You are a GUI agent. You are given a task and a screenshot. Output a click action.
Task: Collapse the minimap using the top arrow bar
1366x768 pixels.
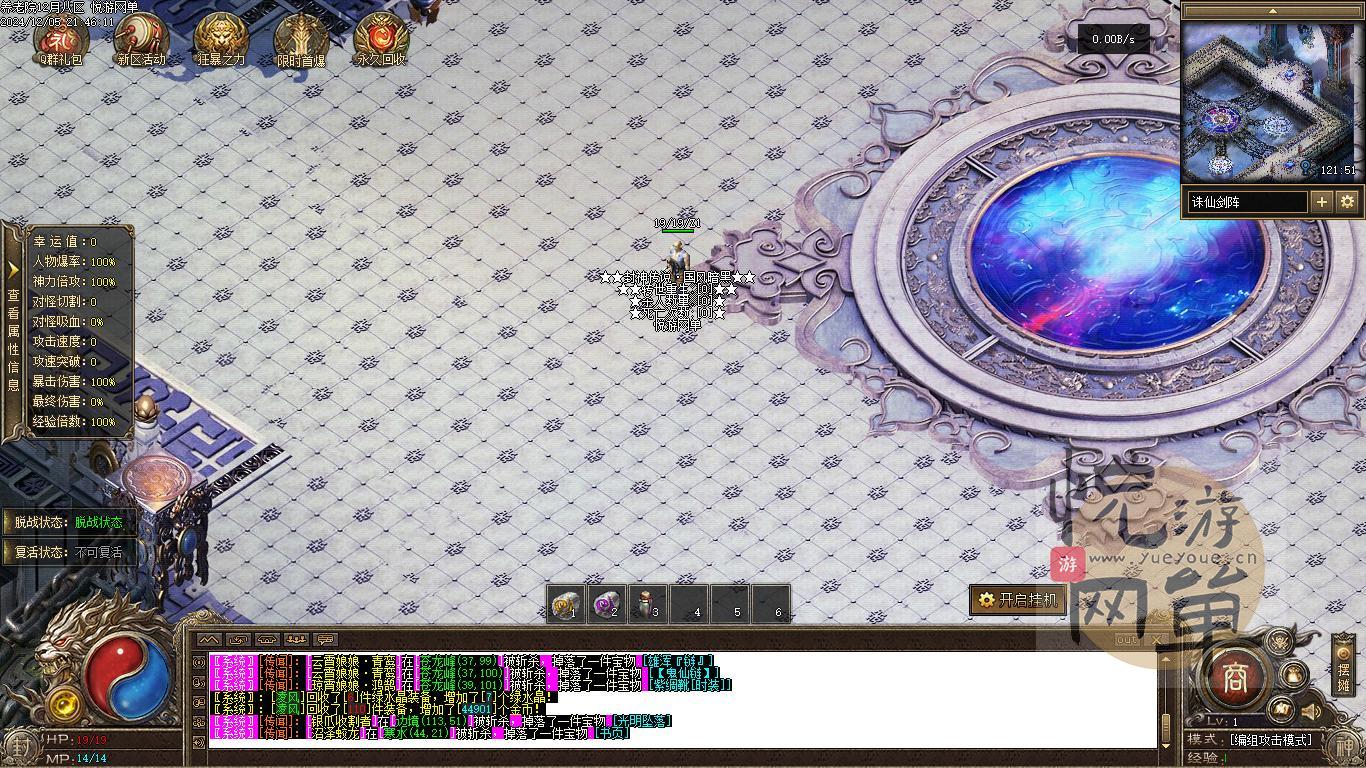coord(1271,11)
